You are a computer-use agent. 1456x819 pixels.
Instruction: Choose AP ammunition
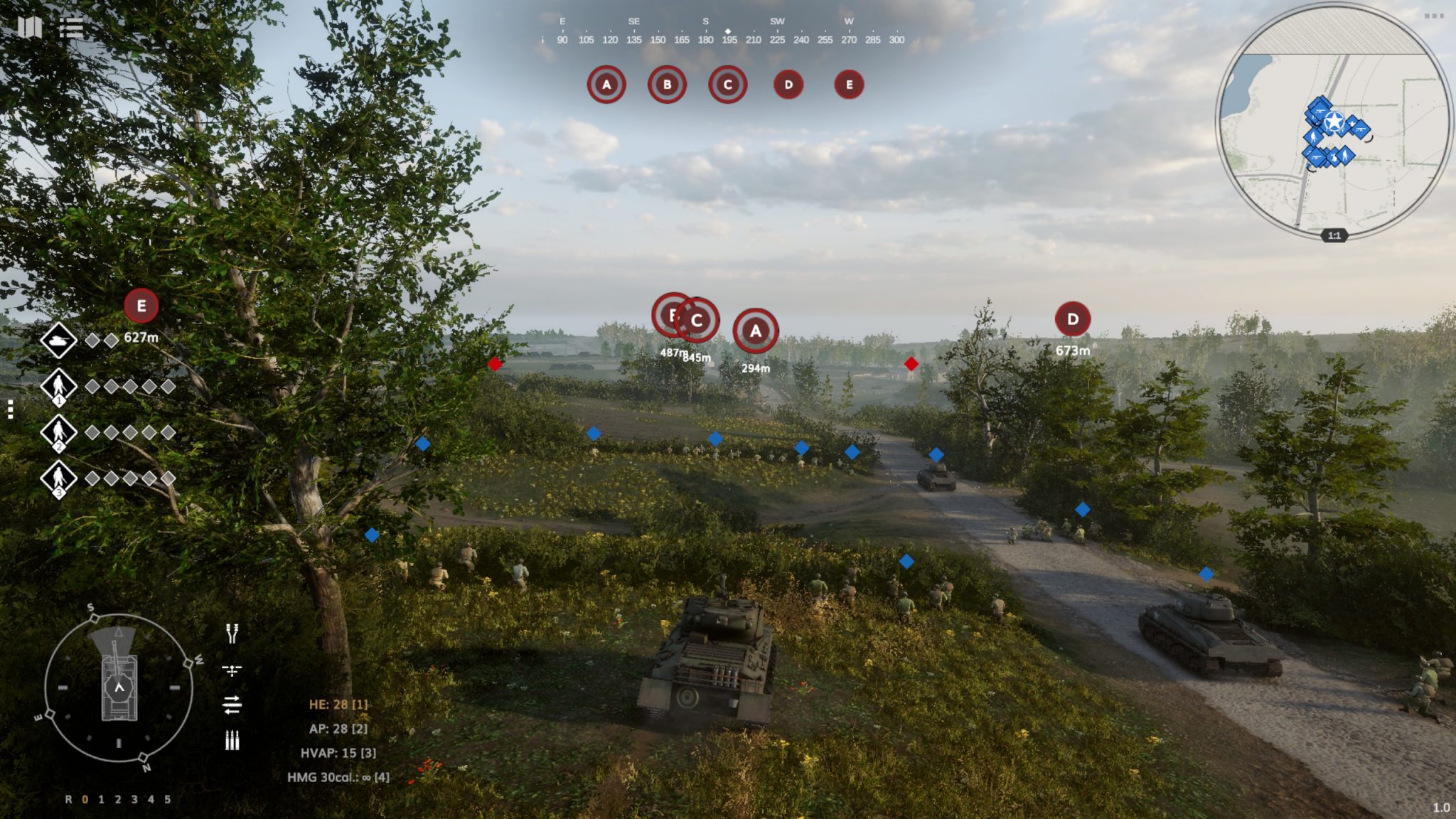click(x=338, y=729)
